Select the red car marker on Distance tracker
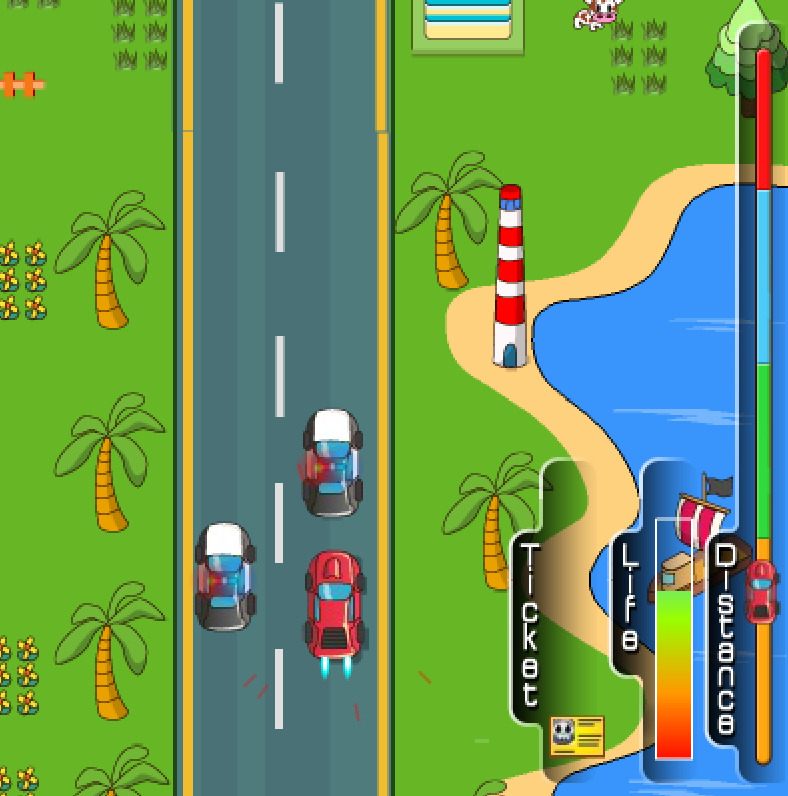 (x=762, y=590)
